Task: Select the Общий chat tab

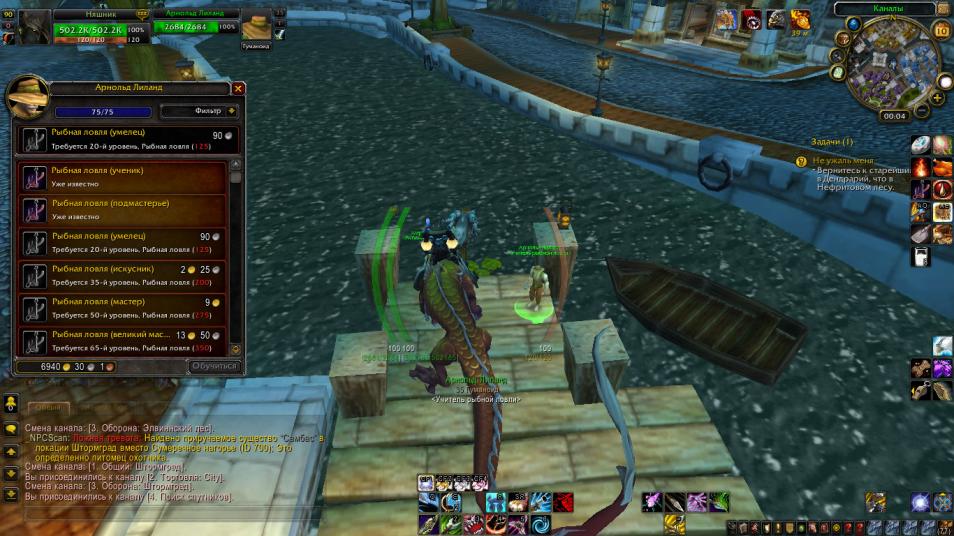Action: click(47, 408)
